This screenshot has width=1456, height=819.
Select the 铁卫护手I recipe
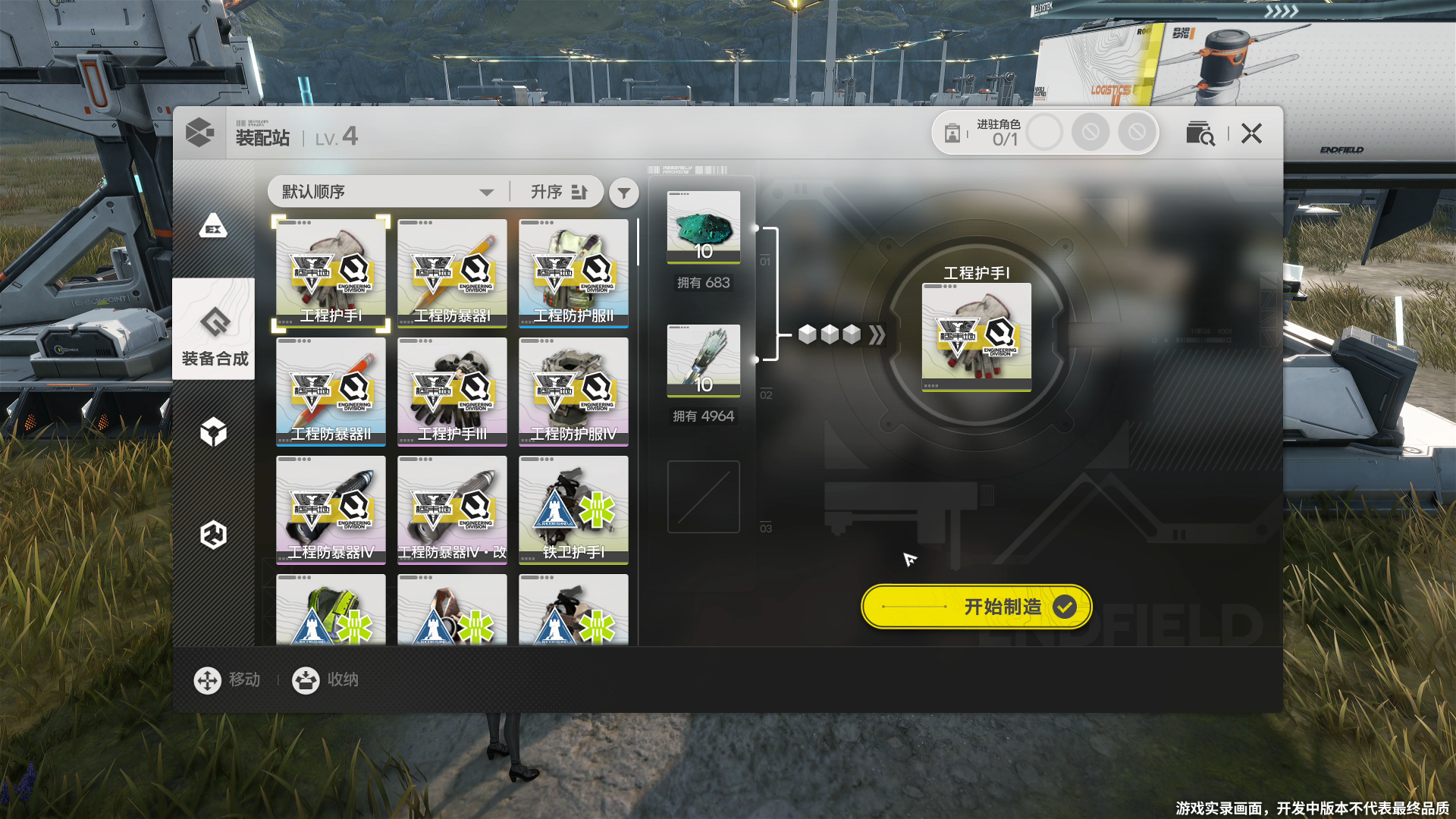pyautogui.click(x=573, y=510)
